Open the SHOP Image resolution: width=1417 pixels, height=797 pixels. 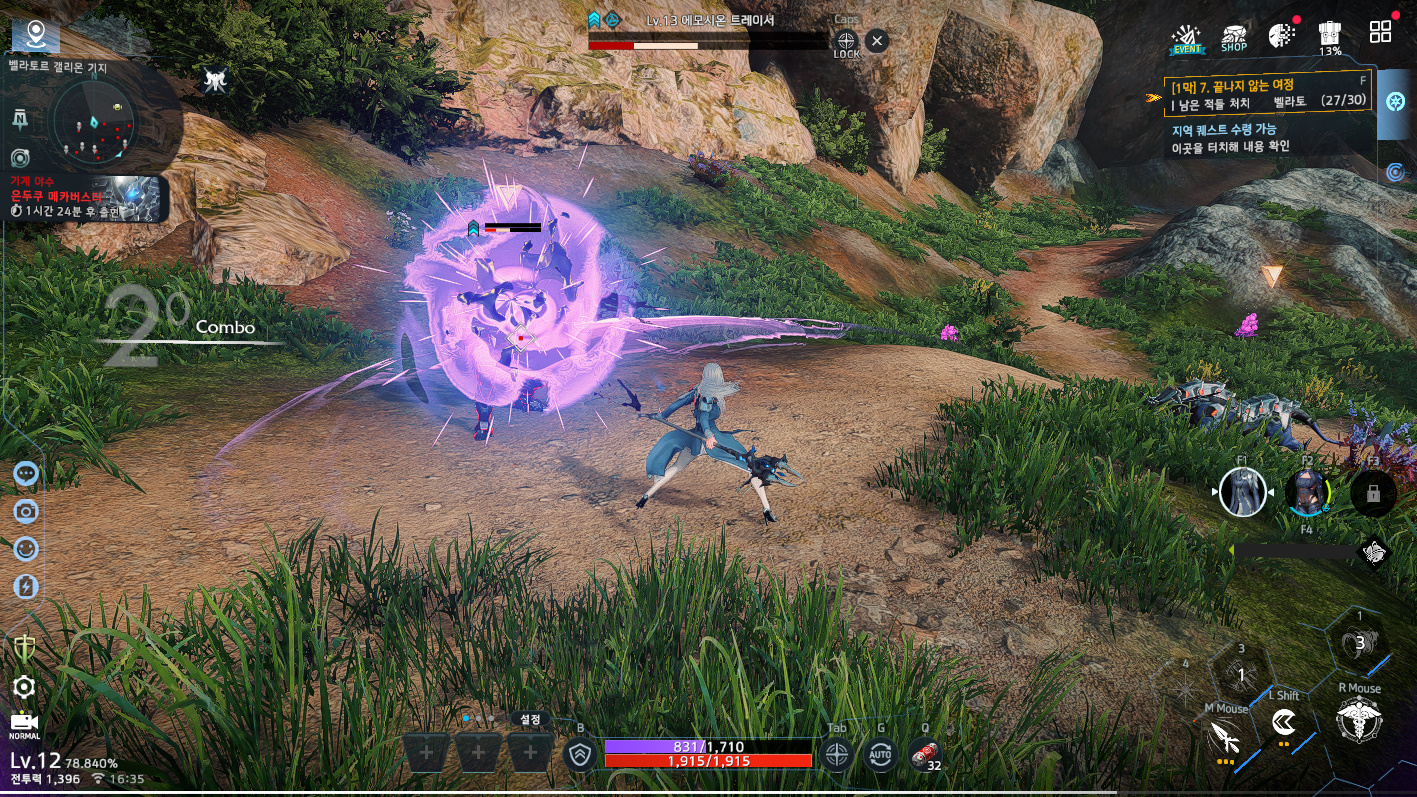pos(1234,37)
